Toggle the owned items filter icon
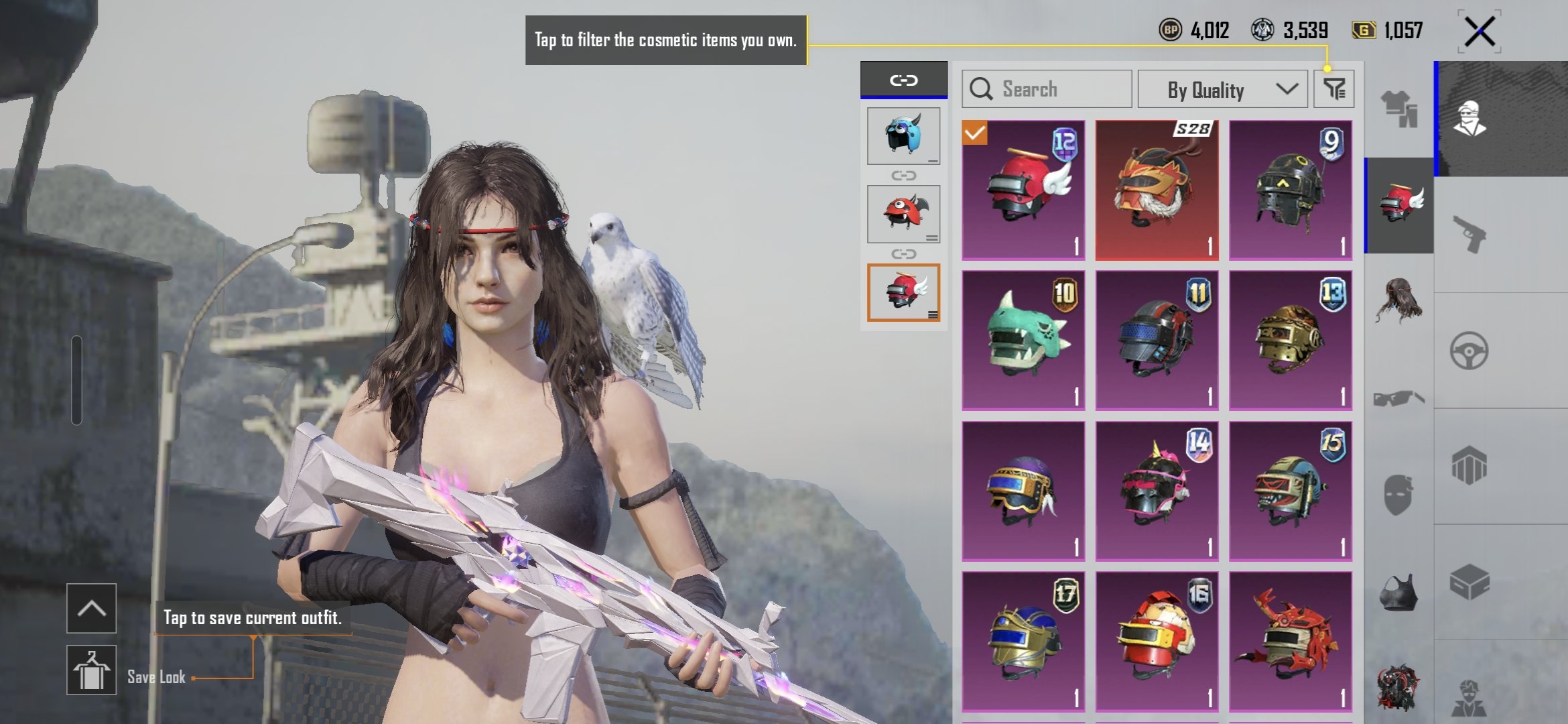This screenshot has height=724, width=1568. [1333, 89]
